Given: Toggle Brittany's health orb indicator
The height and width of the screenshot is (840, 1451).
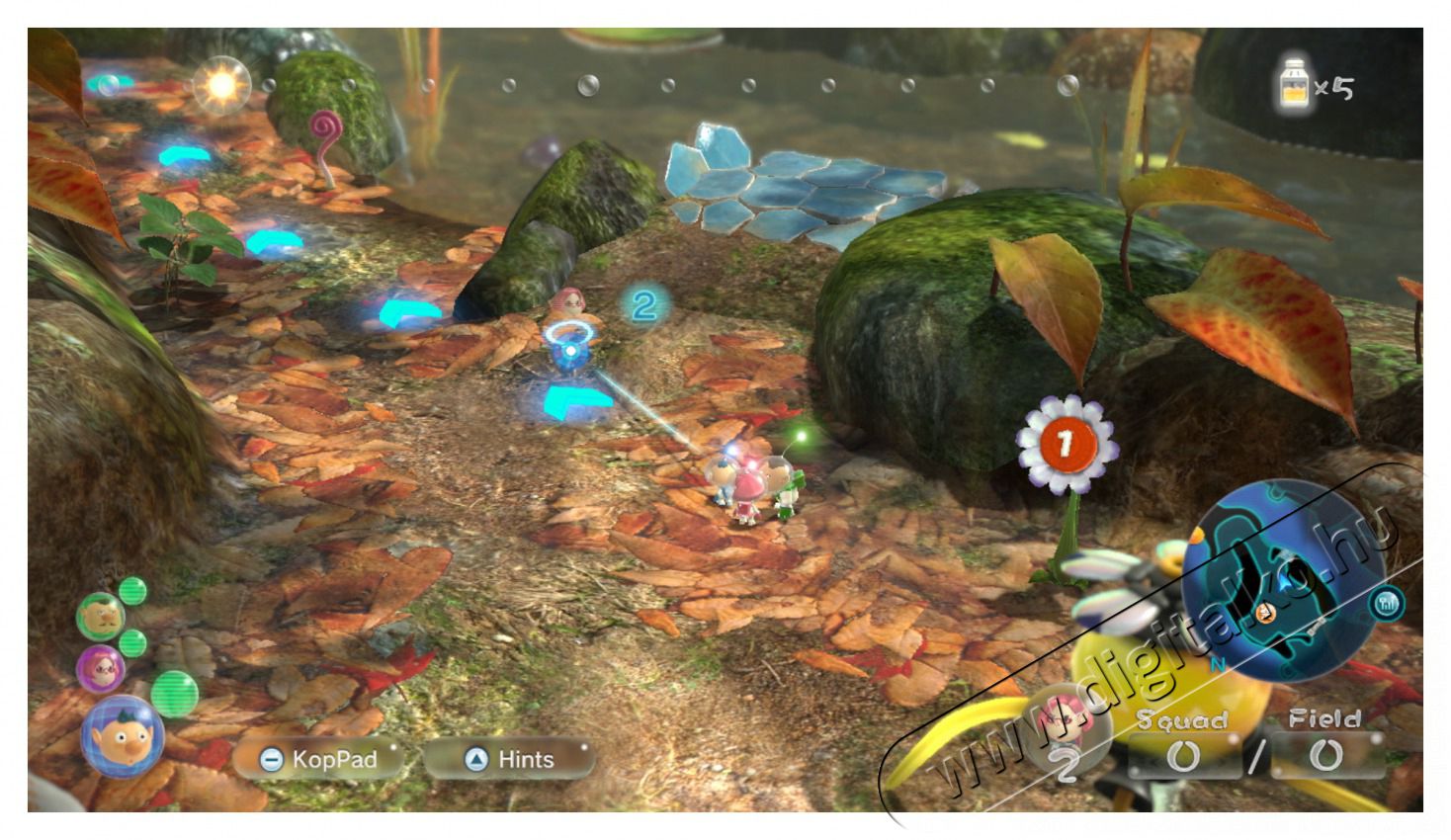Looking at the screenshot, I should (131, 642).
